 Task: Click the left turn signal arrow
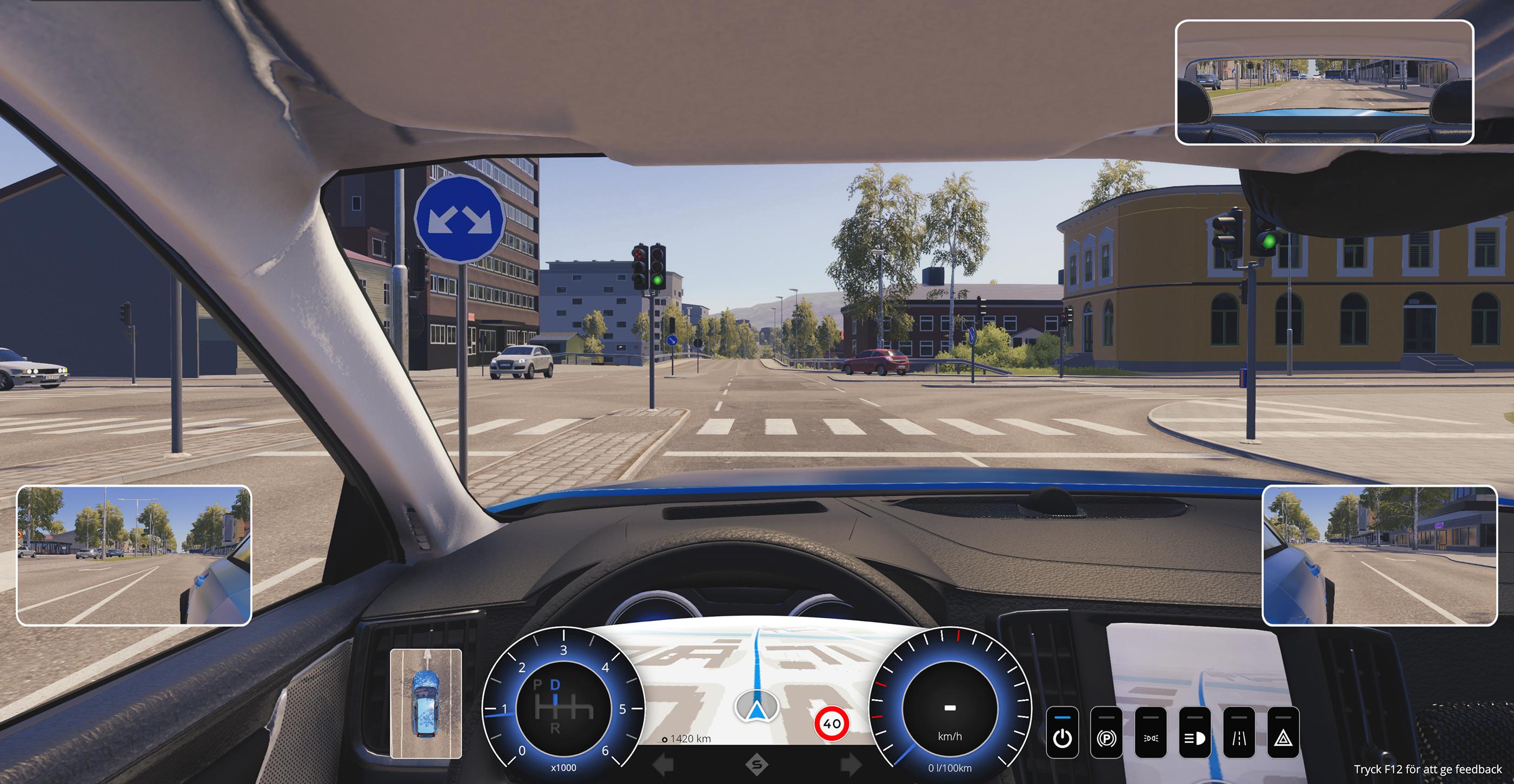click(x=663, y=765)
